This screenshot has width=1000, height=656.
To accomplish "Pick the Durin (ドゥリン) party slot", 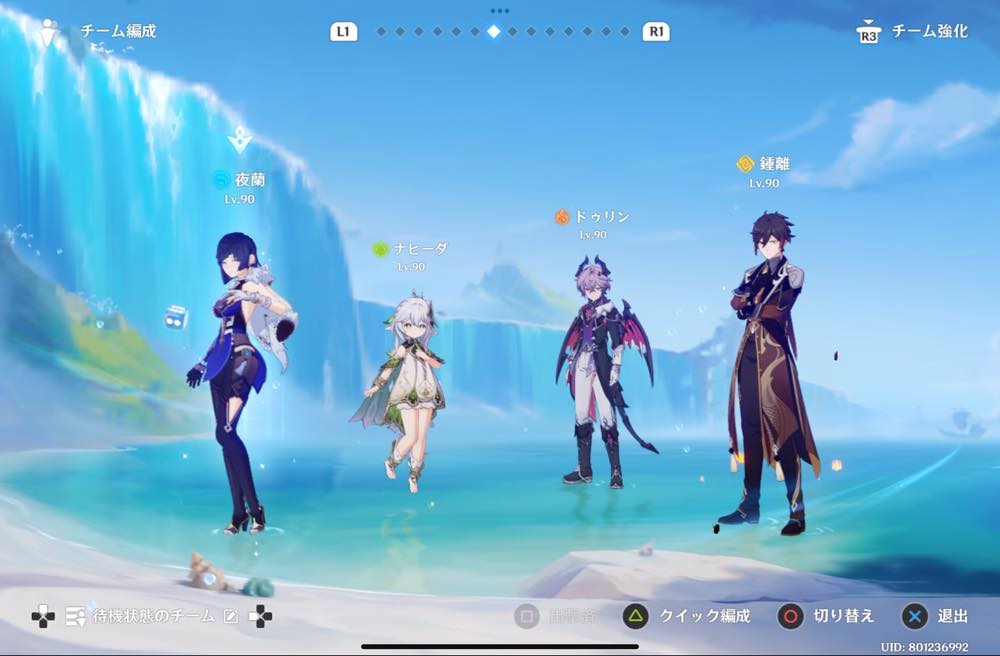I will coord(599,370).
